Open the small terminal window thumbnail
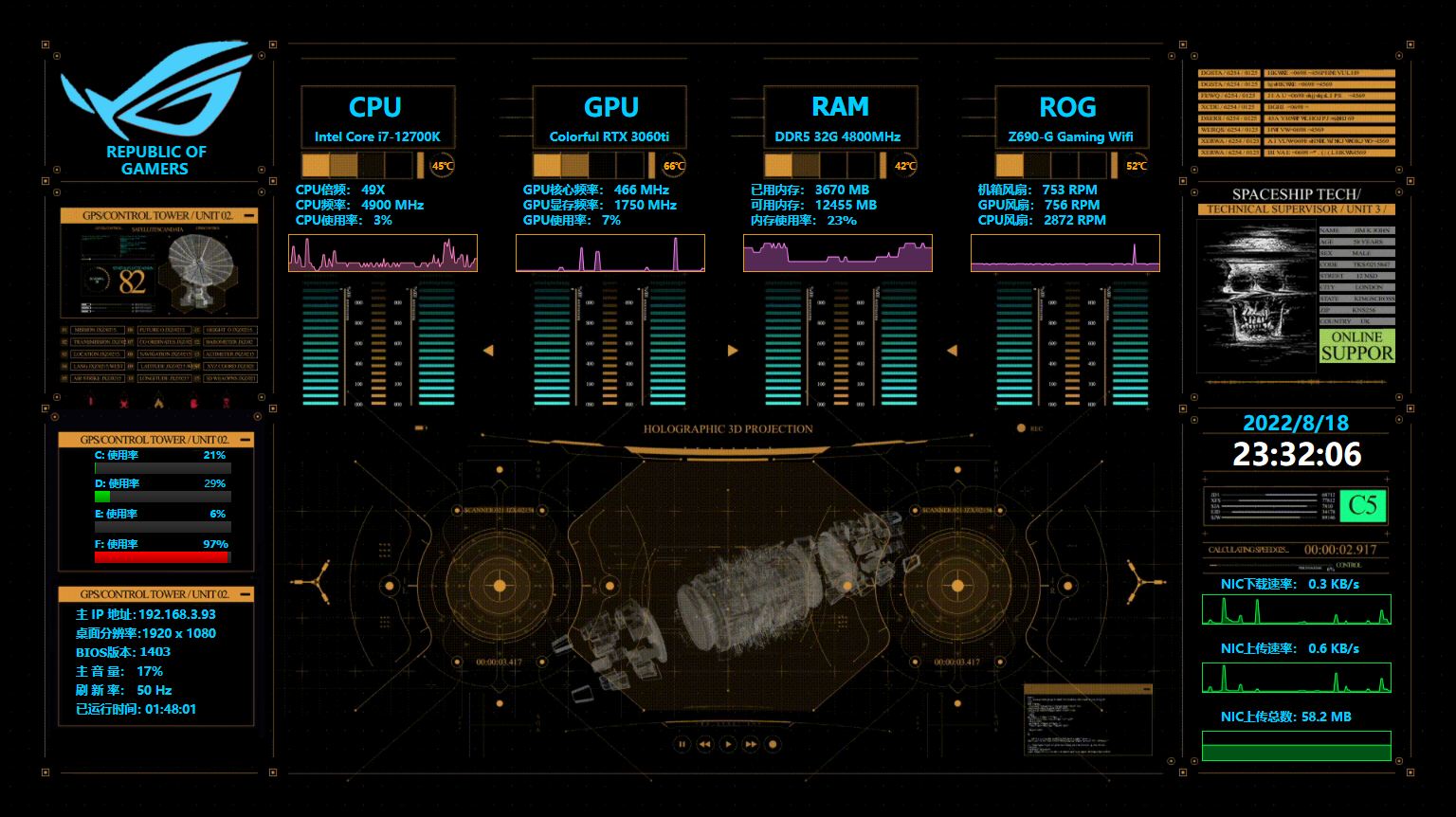Image resolution: width=1456 pixels, height=817 pixels. click(1087, 722)
